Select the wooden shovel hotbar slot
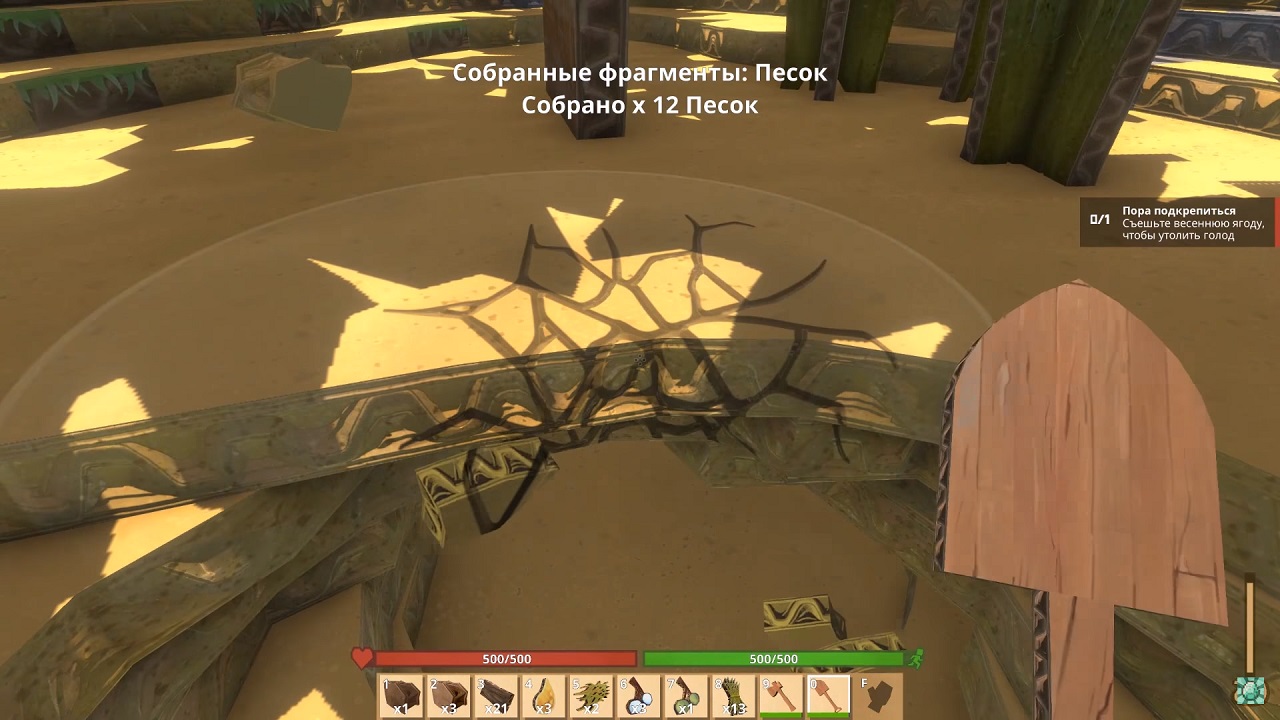The image size is (1280, 720). coord(828,696)
